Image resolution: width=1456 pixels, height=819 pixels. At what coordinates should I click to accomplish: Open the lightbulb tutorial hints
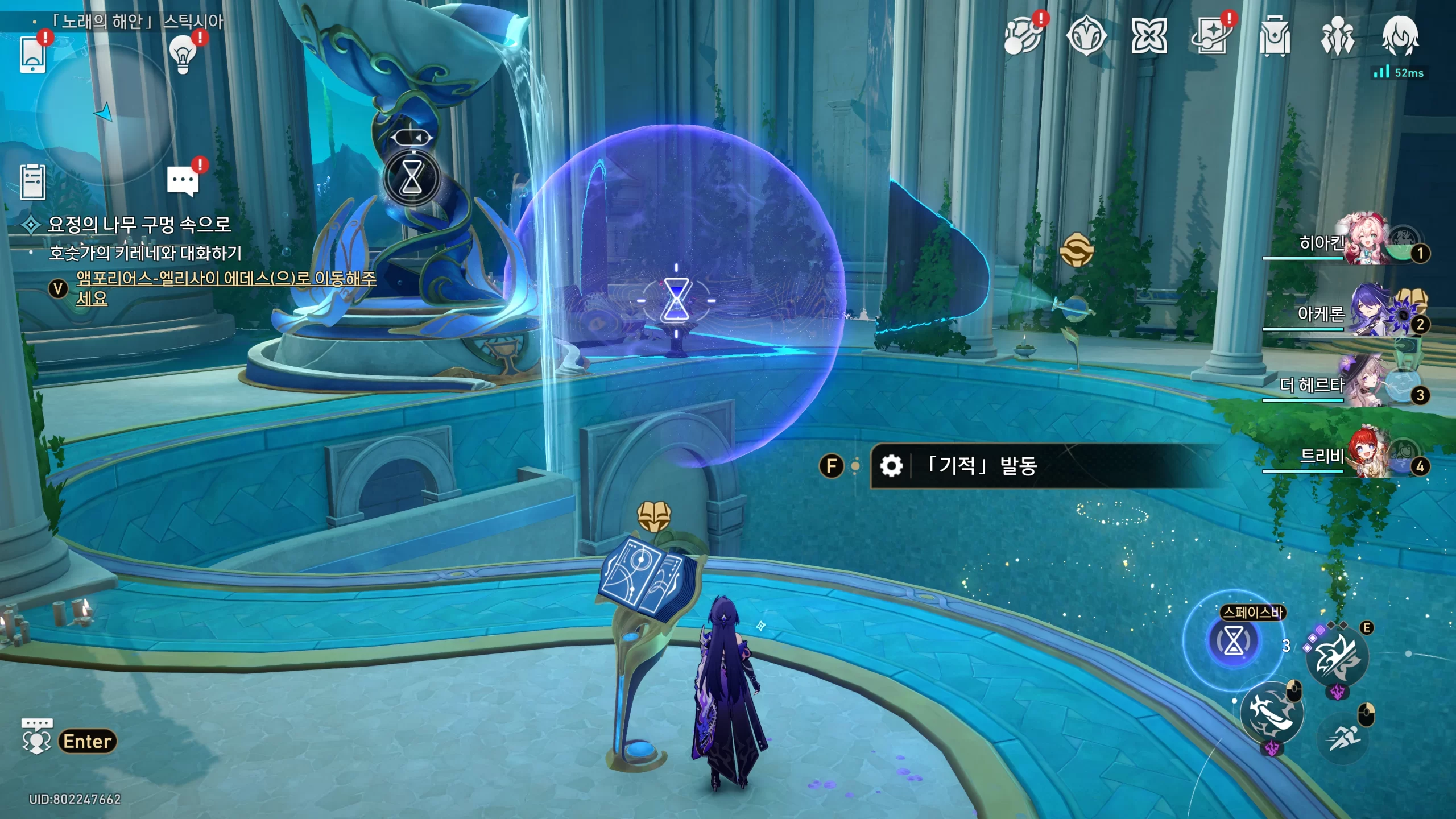(183, 54)
